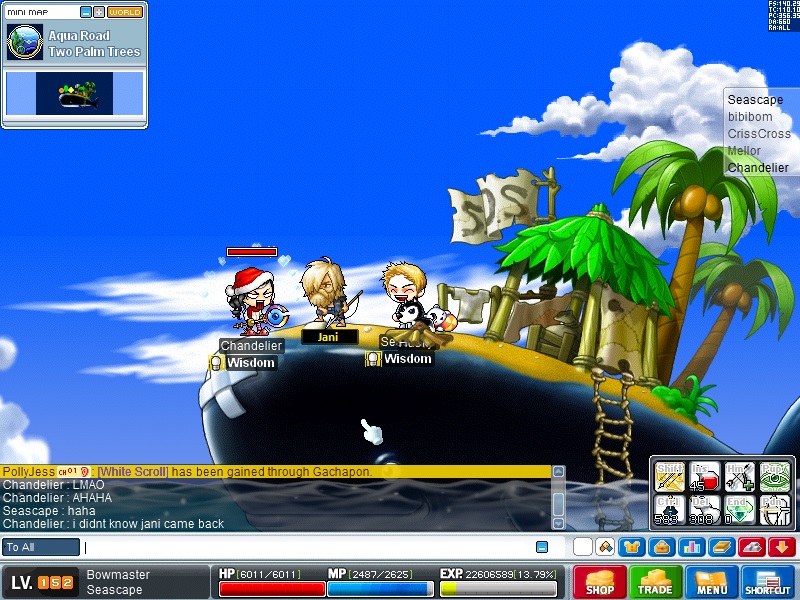
Task: Activate the bow skill on Pdn
Action: (x=774, y=511)
